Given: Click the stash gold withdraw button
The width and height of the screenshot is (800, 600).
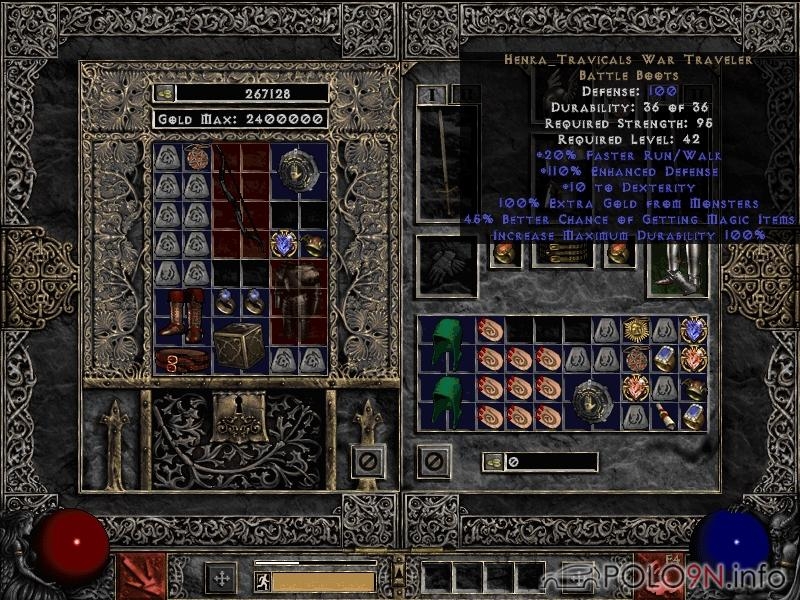Looking at the screenshot, I should pyautogui.click(x=165, y=93).
